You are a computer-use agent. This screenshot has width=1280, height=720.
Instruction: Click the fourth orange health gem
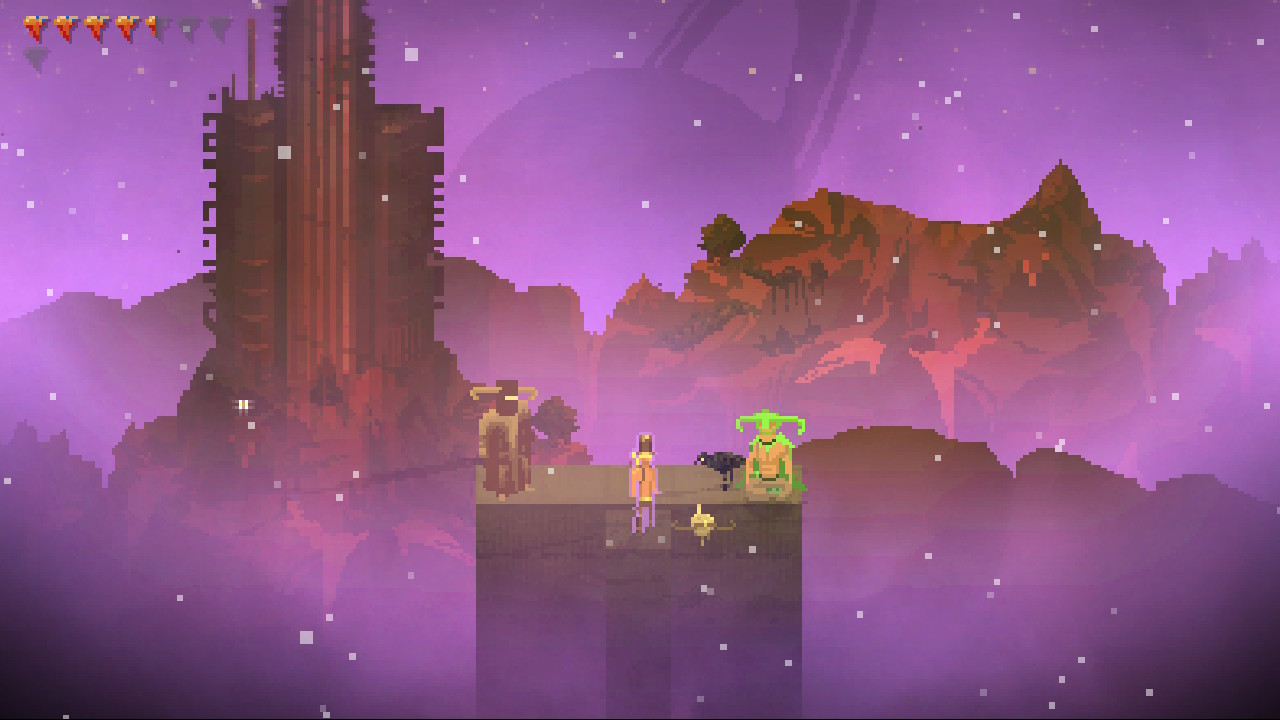[x=126, y=25]
